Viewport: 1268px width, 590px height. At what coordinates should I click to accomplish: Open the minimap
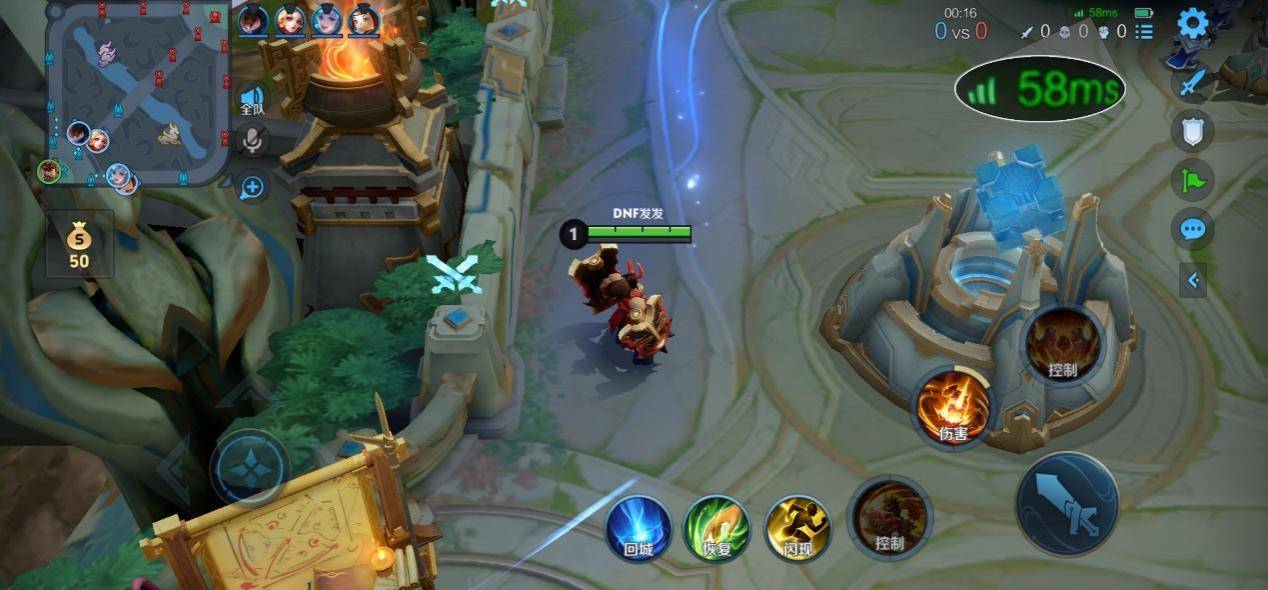[x=138, y=93]
